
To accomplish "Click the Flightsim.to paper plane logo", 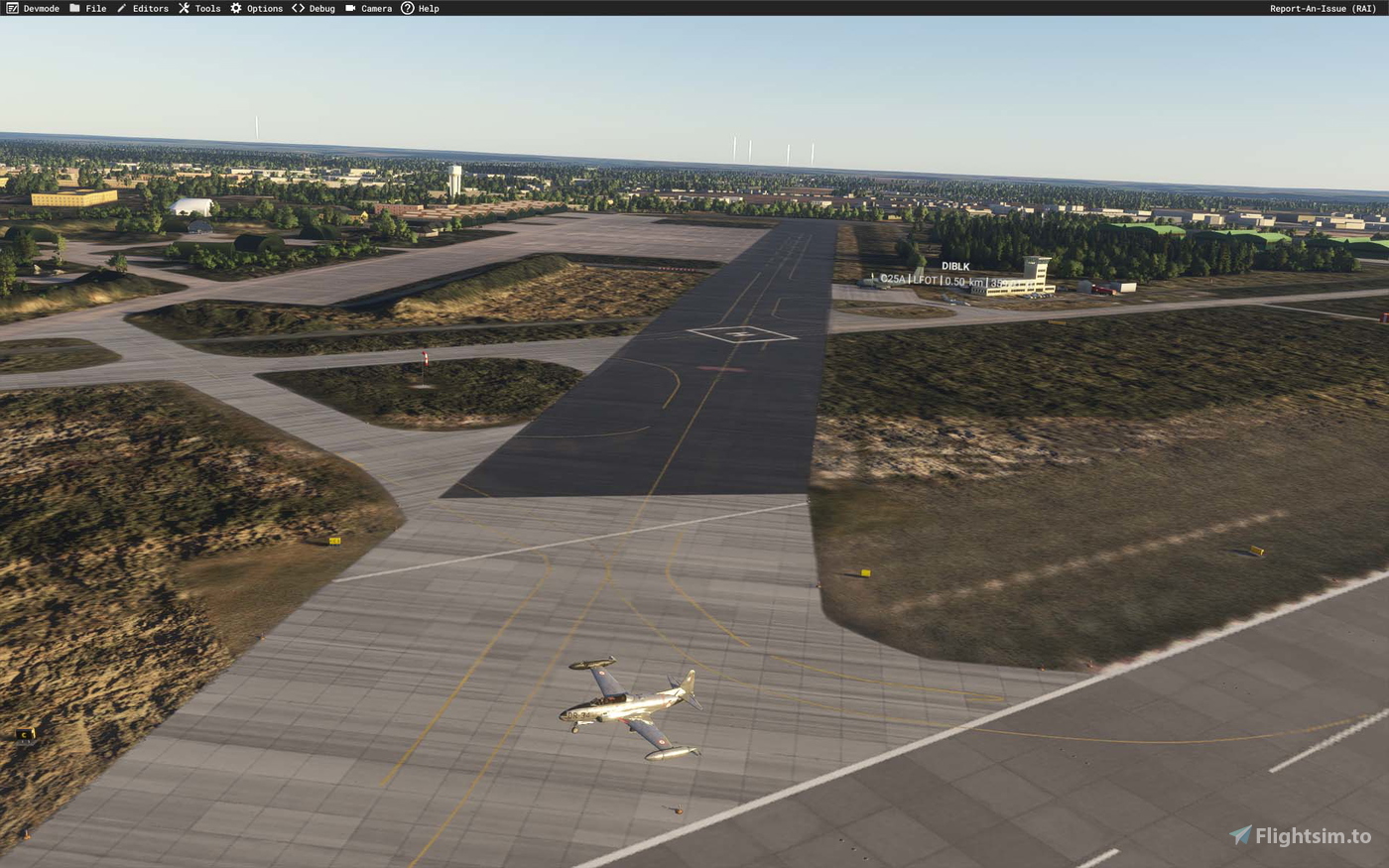I will click(1240, 835).
